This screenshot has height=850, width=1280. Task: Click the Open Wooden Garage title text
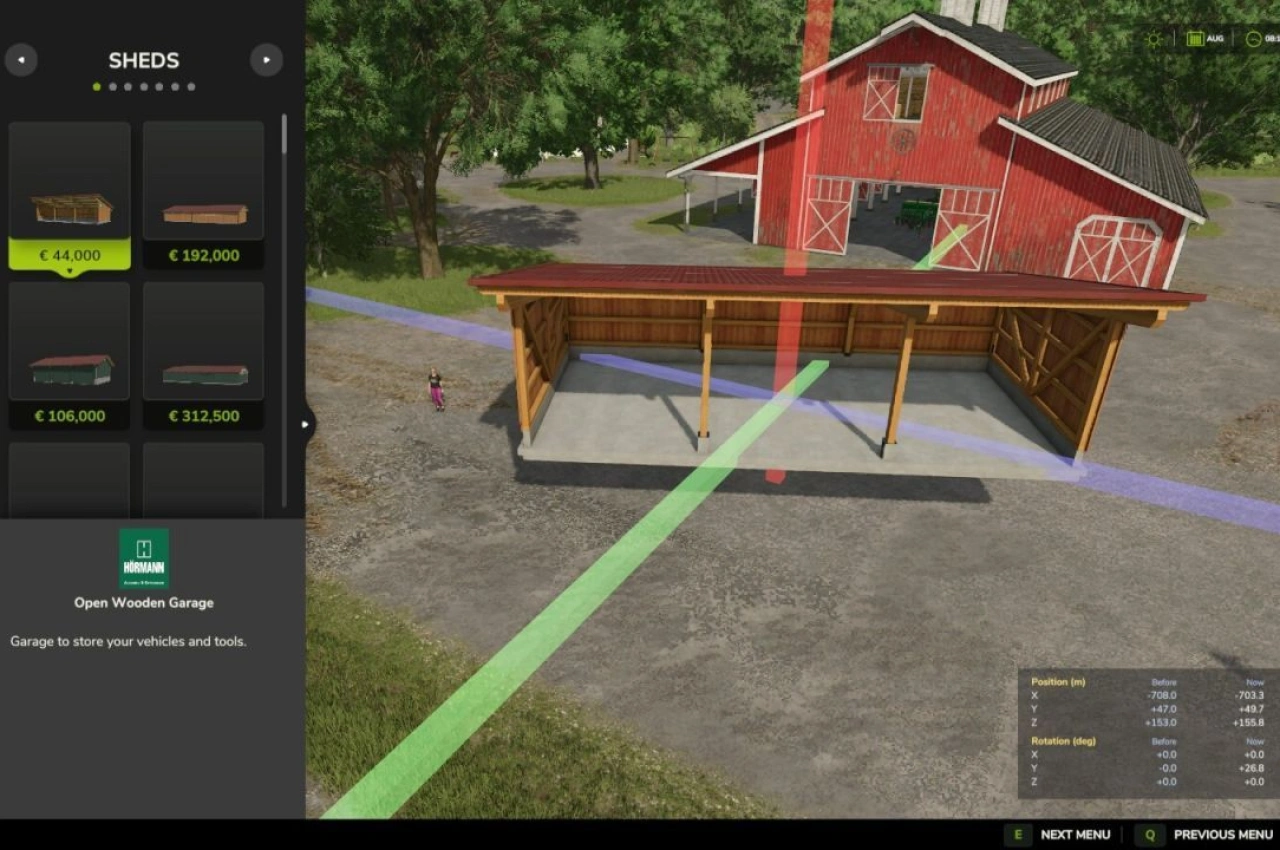[142, 603]
